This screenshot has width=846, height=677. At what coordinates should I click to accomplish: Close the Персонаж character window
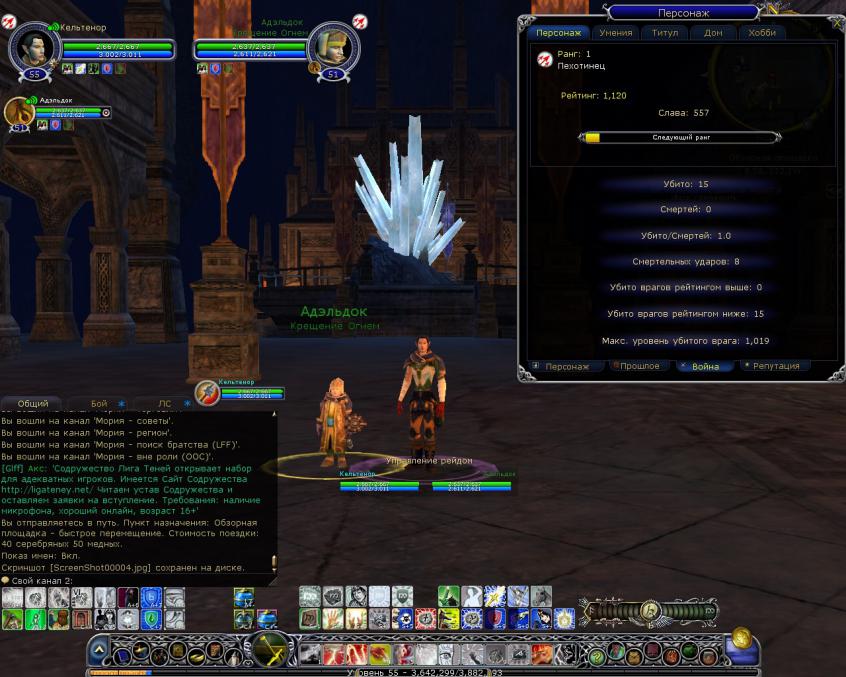click(836, 22)
